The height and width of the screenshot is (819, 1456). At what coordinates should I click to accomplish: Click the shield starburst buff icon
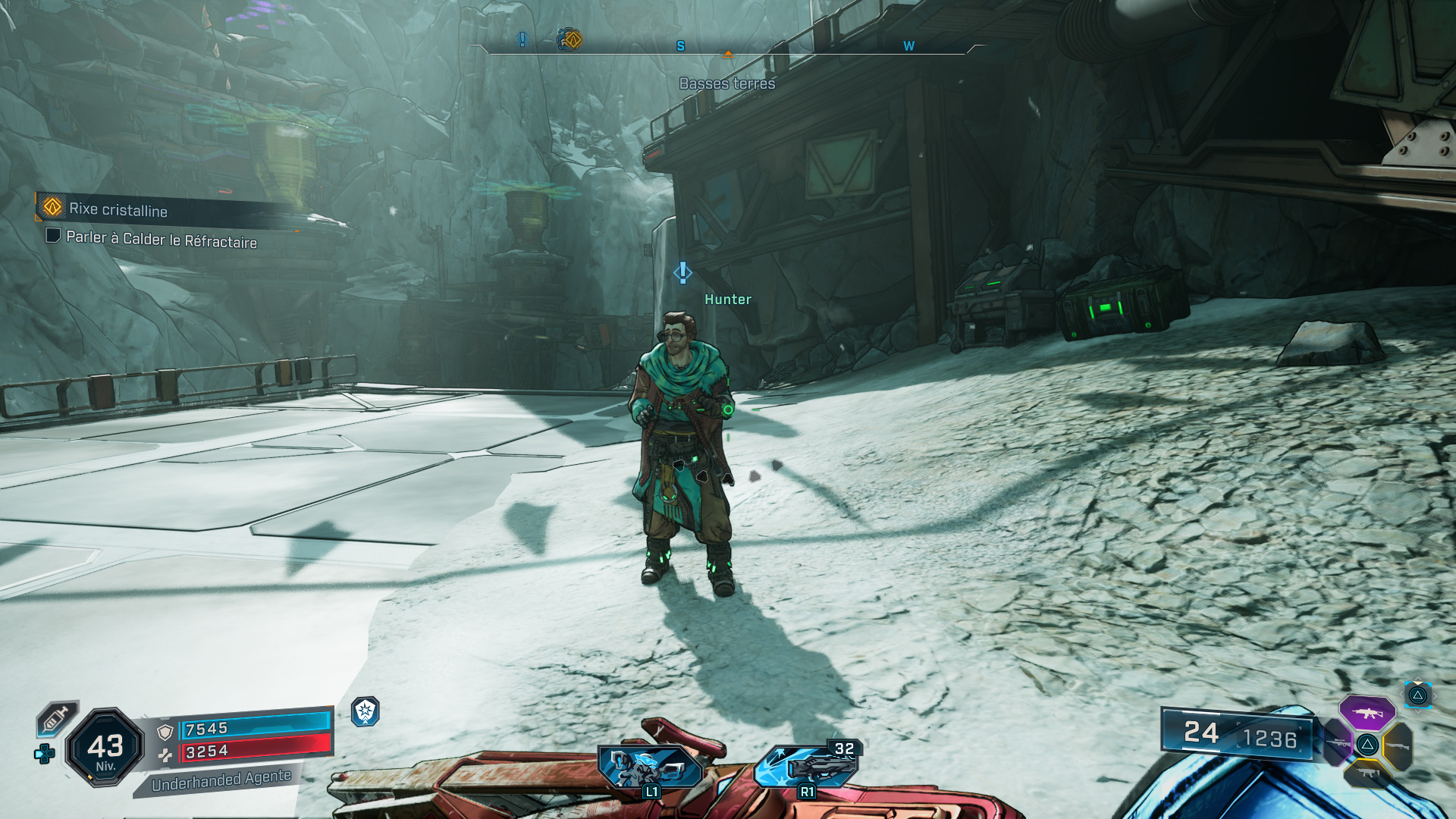366,711
